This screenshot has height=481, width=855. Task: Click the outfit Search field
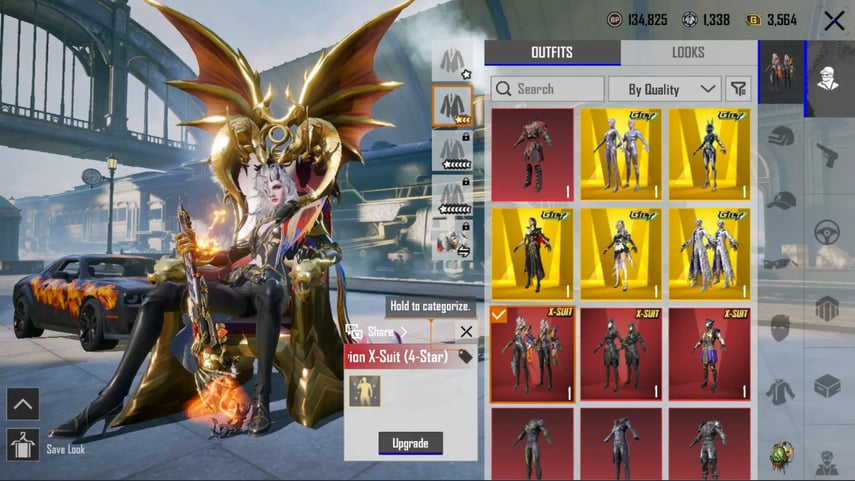point(548,89)
